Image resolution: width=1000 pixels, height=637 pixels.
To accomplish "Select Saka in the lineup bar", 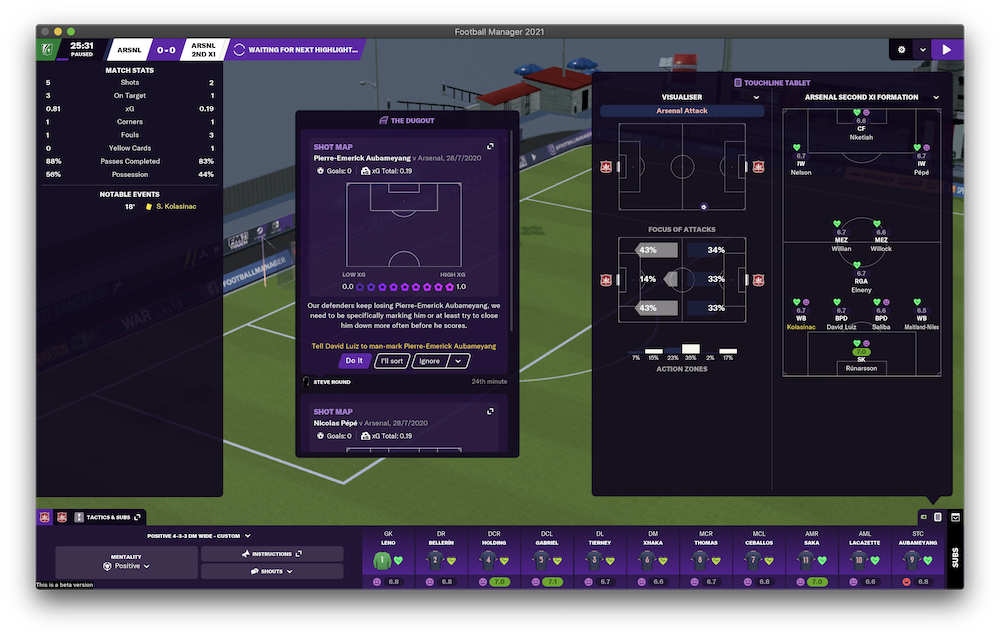I will 810,560.
